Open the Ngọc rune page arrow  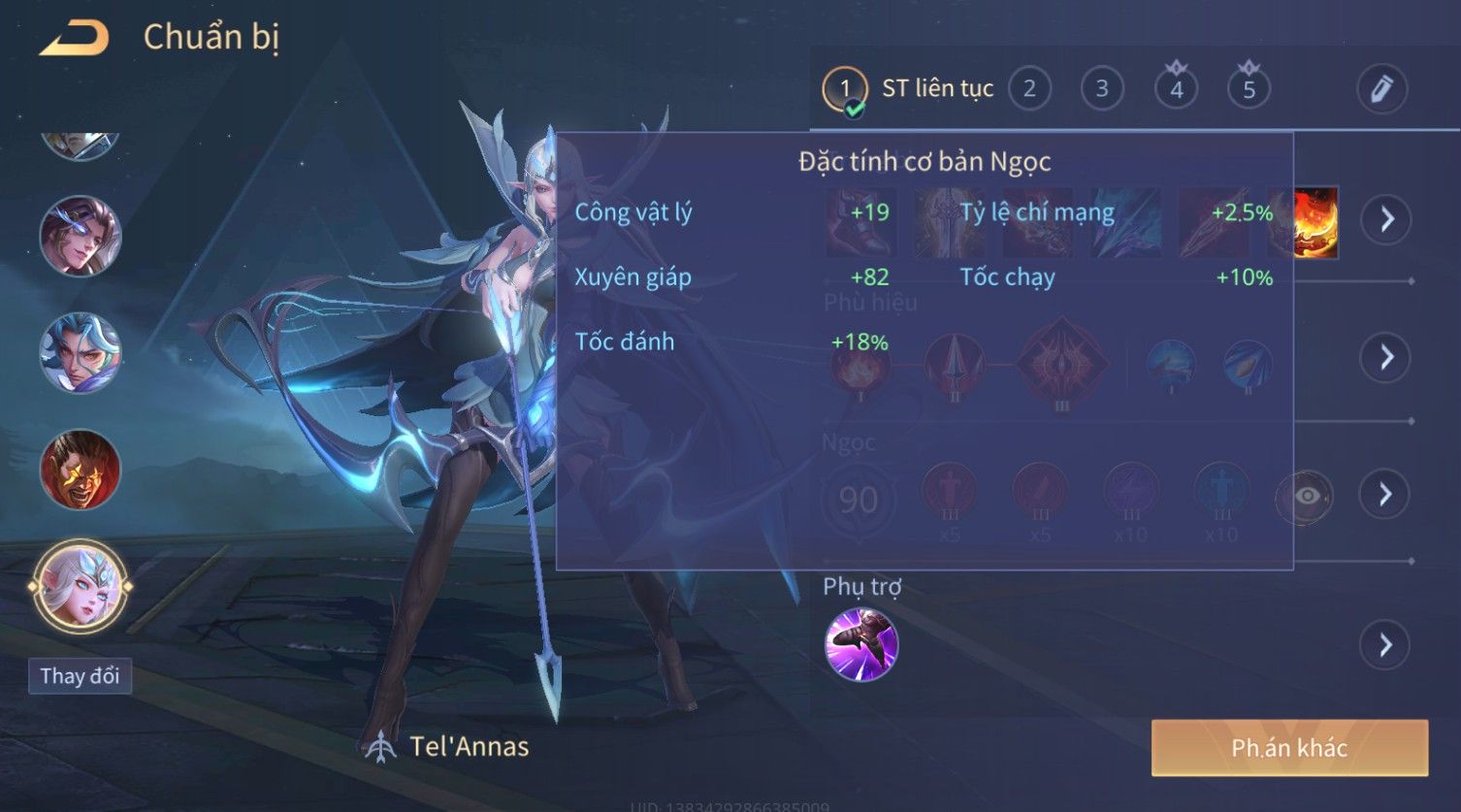(x=1386, y=495)
